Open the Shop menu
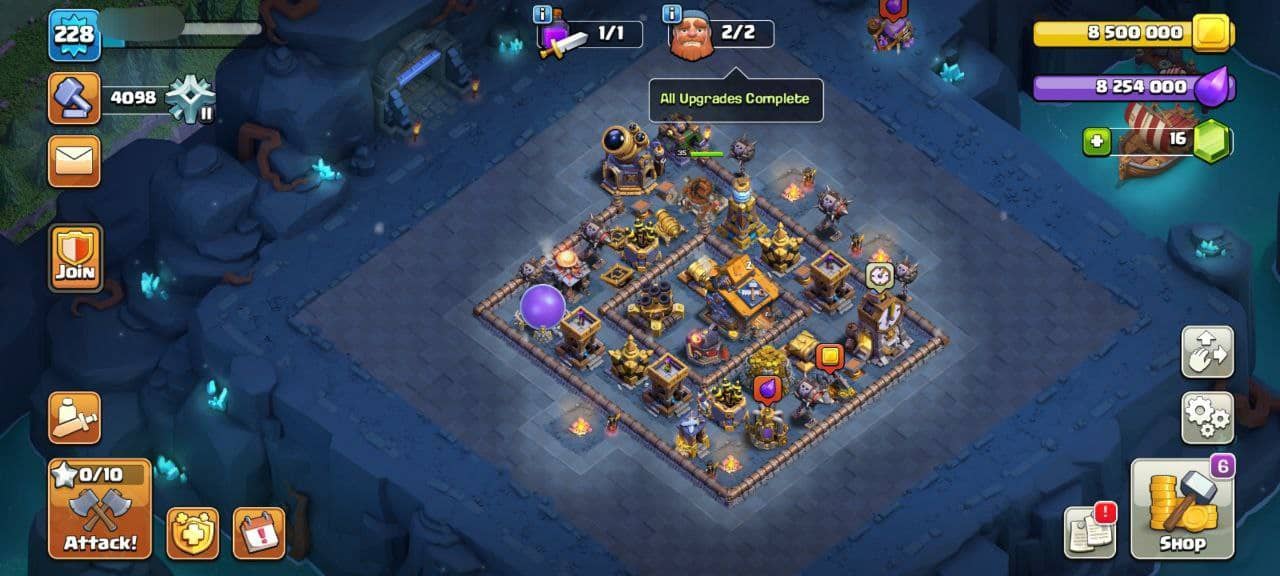The width and height of the screenshot is (1280, 576). click(1182, 509)
